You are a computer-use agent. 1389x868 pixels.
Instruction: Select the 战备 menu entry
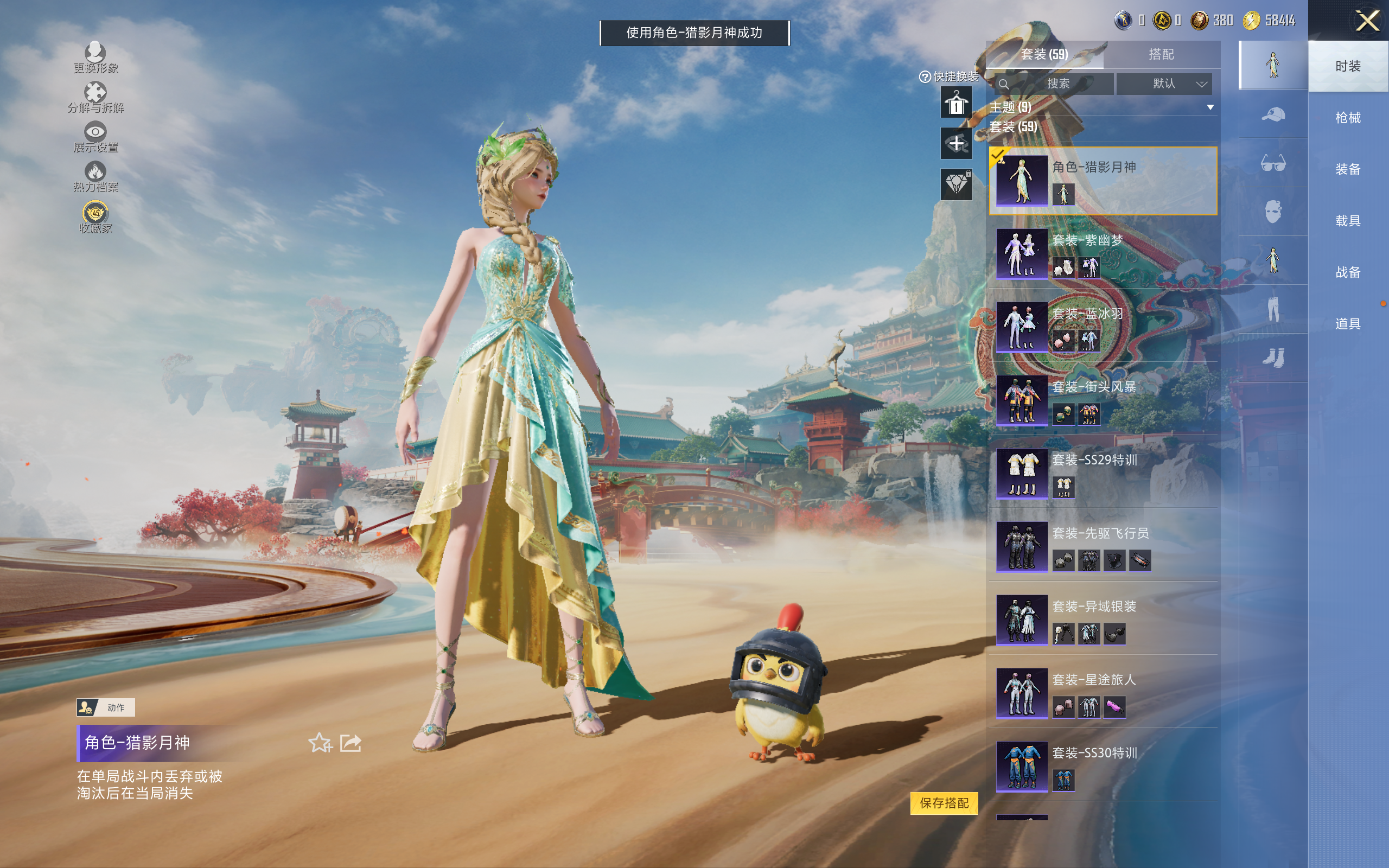1347,272
